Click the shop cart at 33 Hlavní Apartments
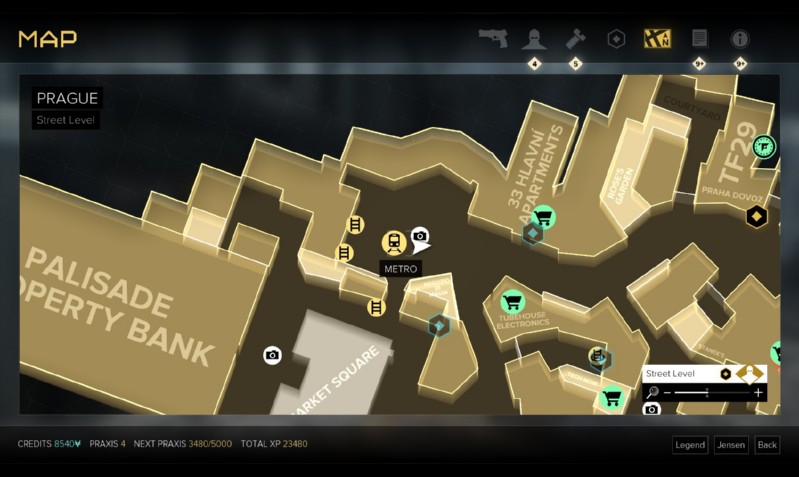799x477 pixels. click(x=544, y=216)
